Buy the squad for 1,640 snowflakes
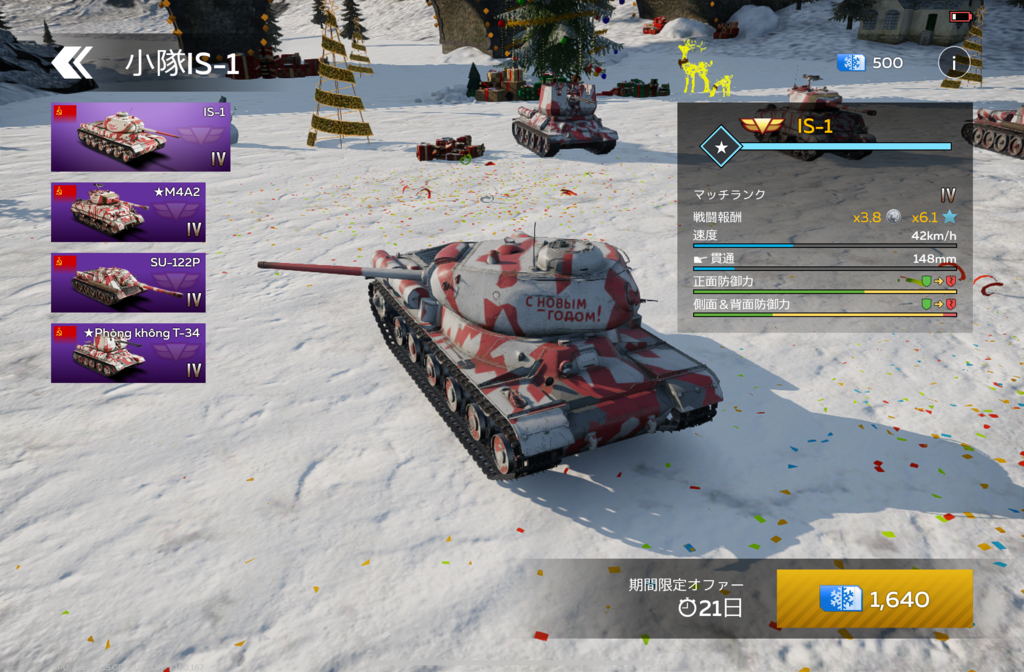1024x672 pixels. 874,599
